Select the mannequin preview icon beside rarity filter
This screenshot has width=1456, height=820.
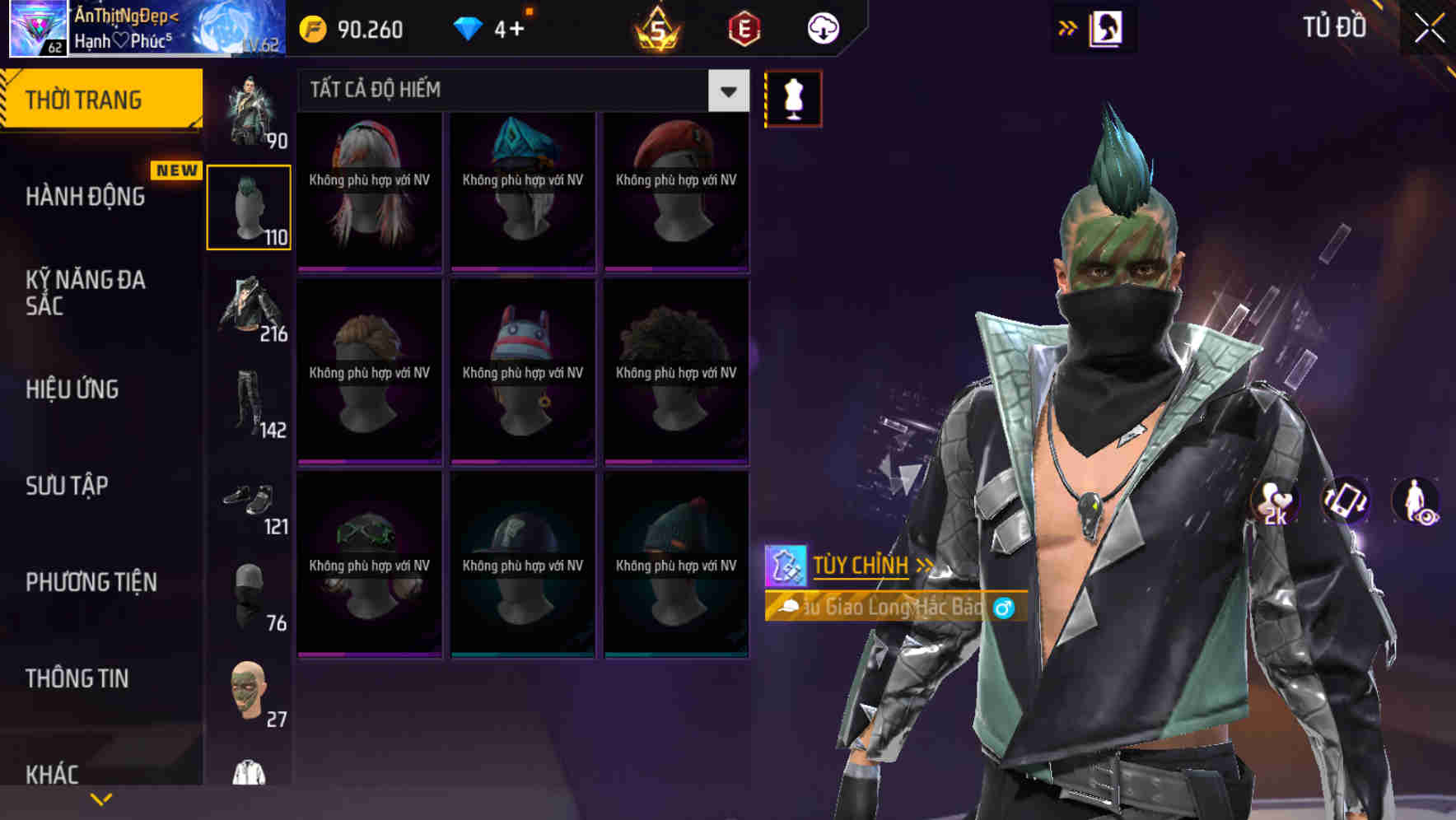(x=793, y=98)
